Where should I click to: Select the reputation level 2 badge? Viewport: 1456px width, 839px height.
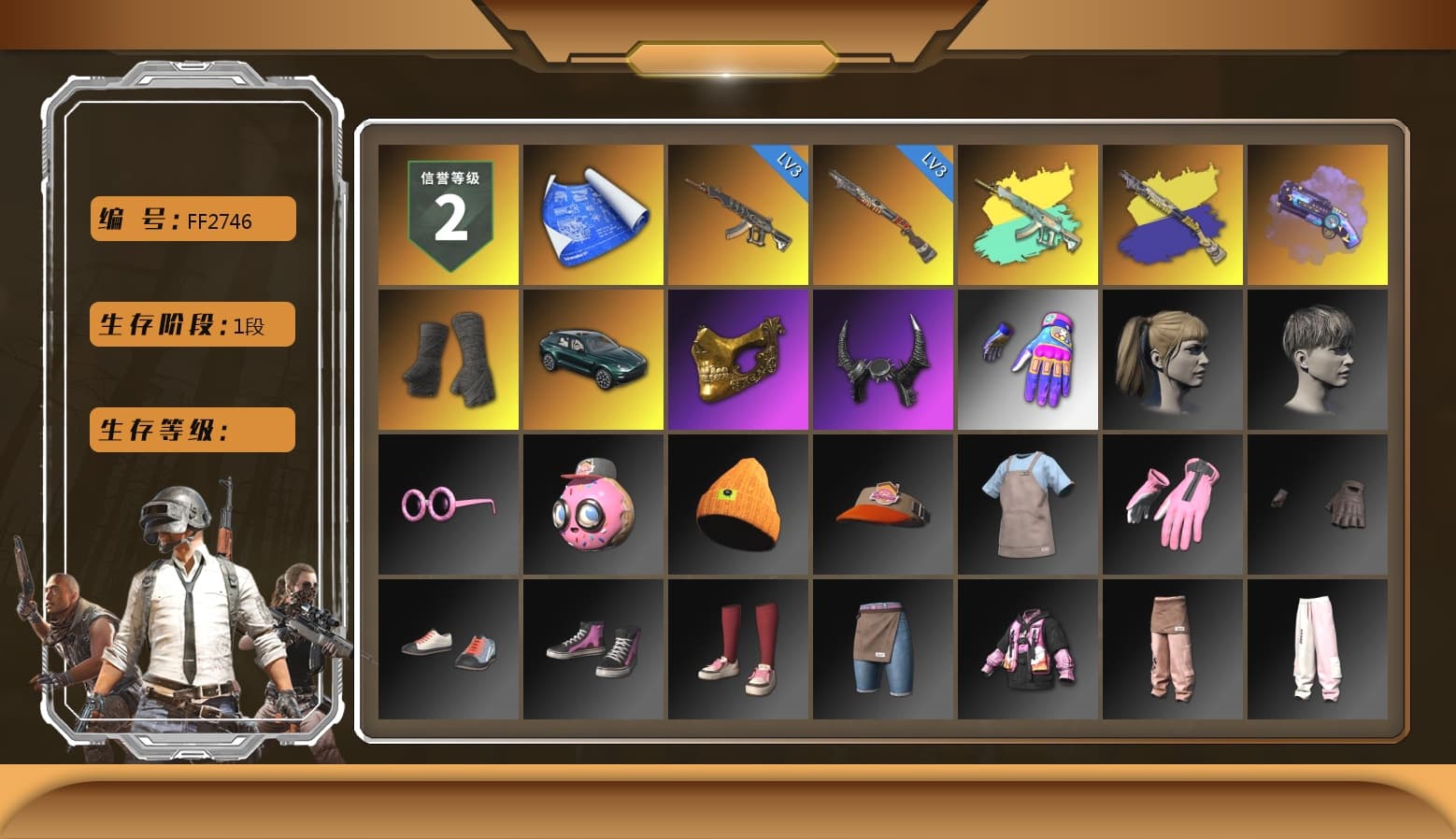(447, 213)
